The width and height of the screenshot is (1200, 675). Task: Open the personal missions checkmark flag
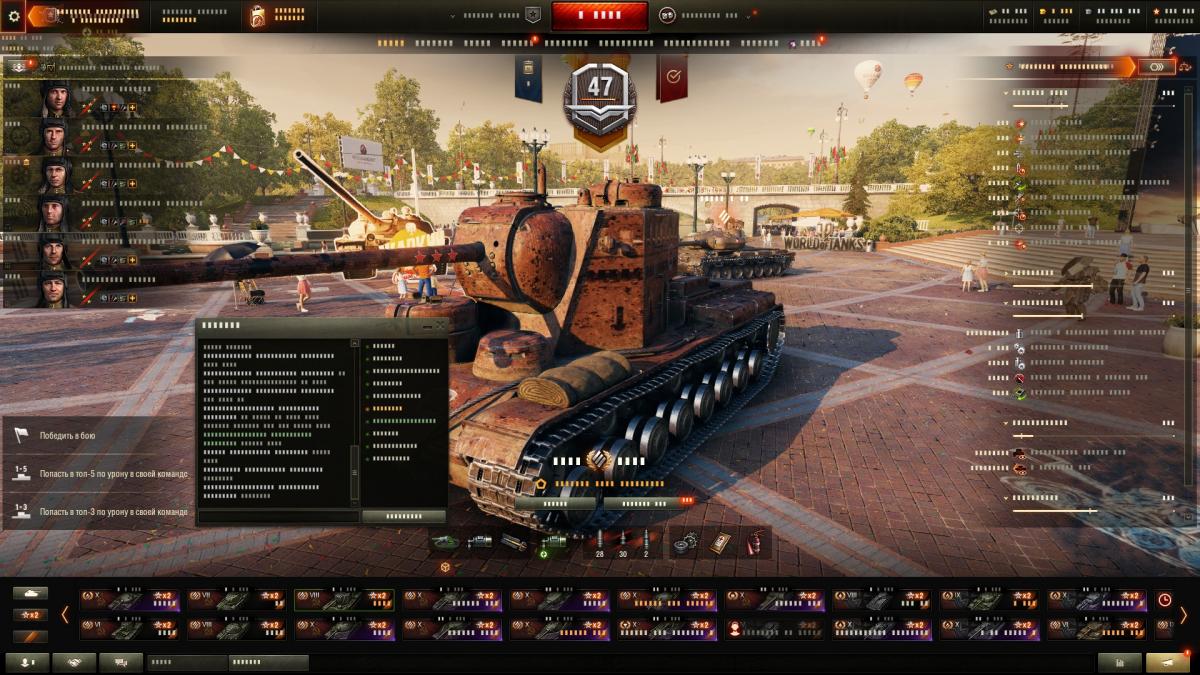pyautogui.click(x=672, y=76)
